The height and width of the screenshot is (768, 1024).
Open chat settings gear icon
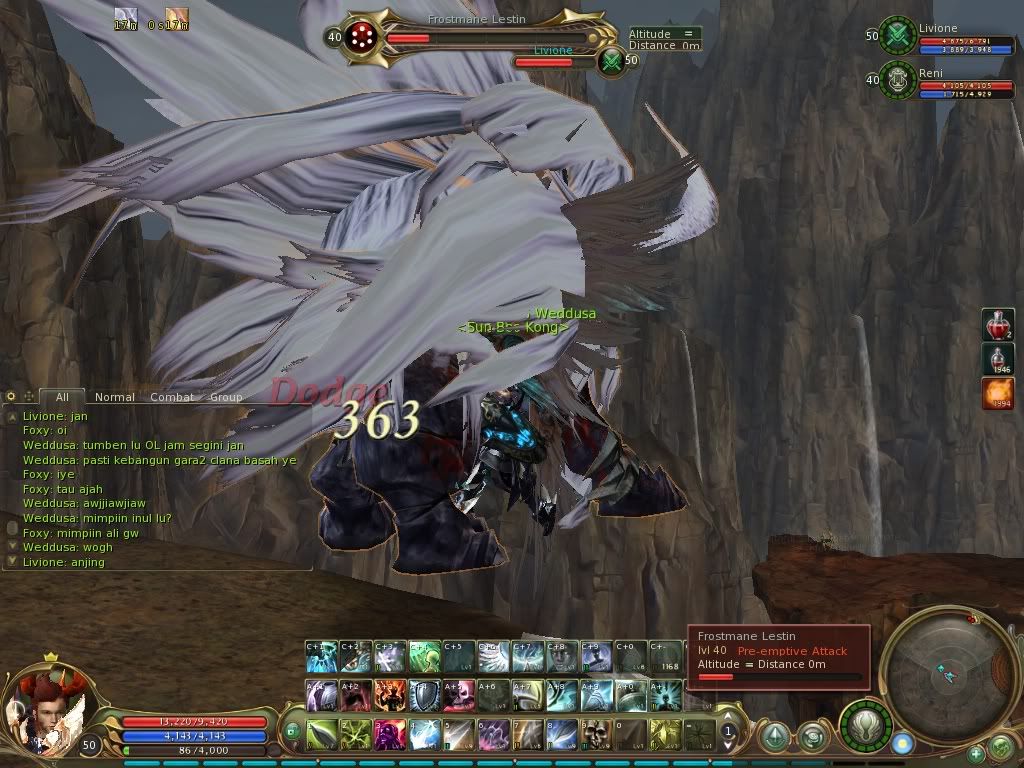[x=12, y=397]
